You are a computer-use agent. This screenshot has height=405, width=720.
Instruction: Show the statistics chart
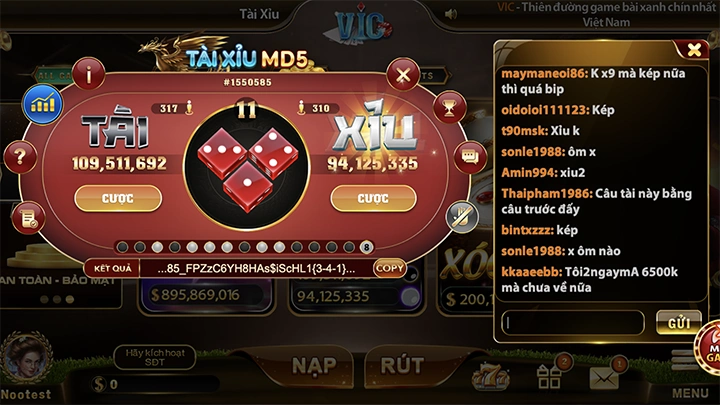(43, 102)
